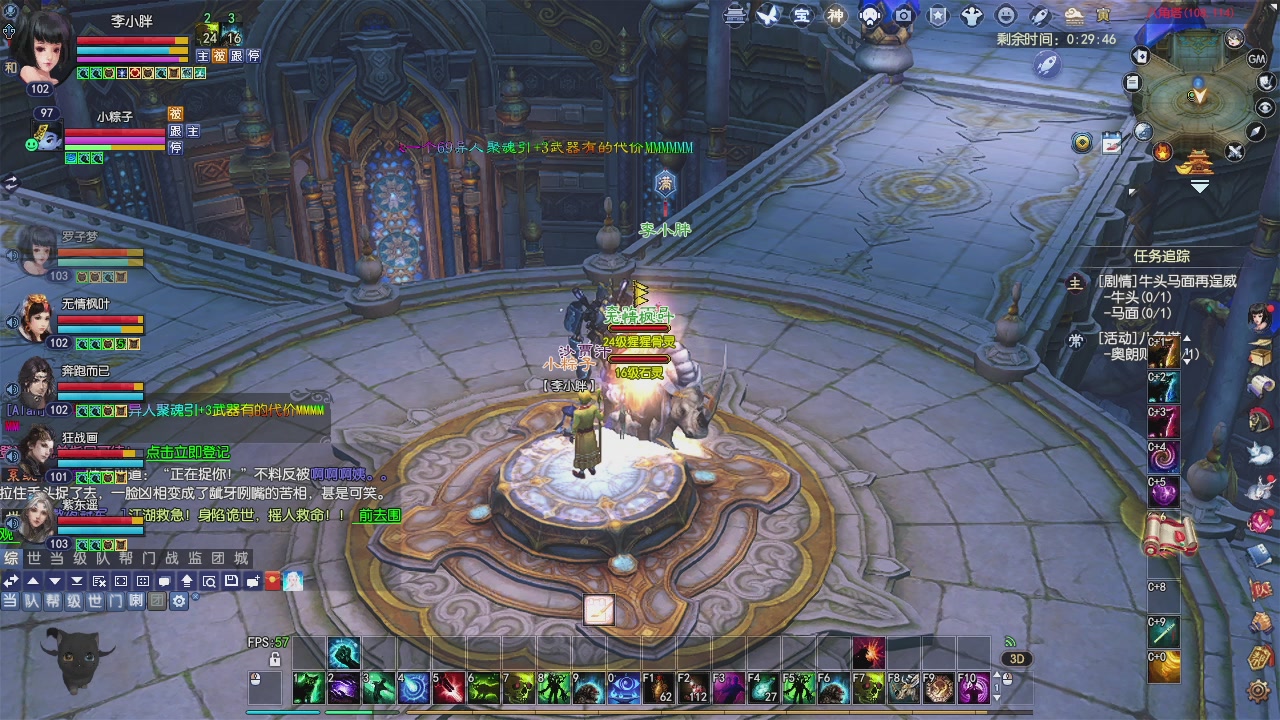Open the camera screenshot tool
The height and width of the screenshot is (720, 1280).
pos(904,15)
